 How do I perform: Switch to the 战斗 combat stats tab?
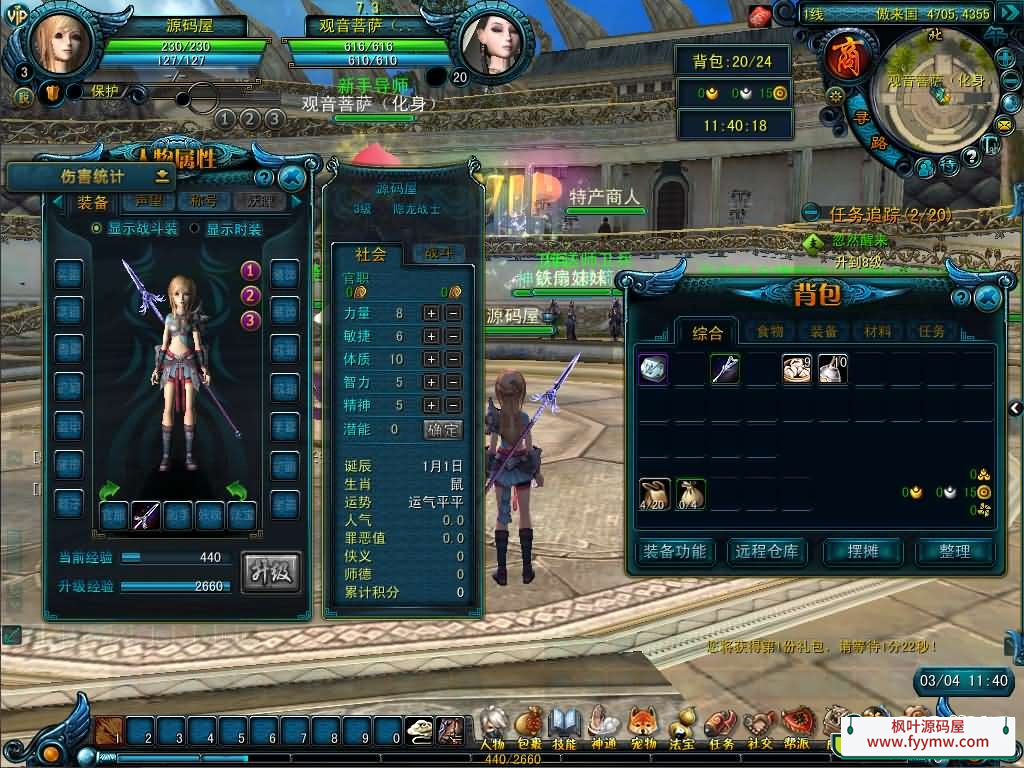[439, 254]
